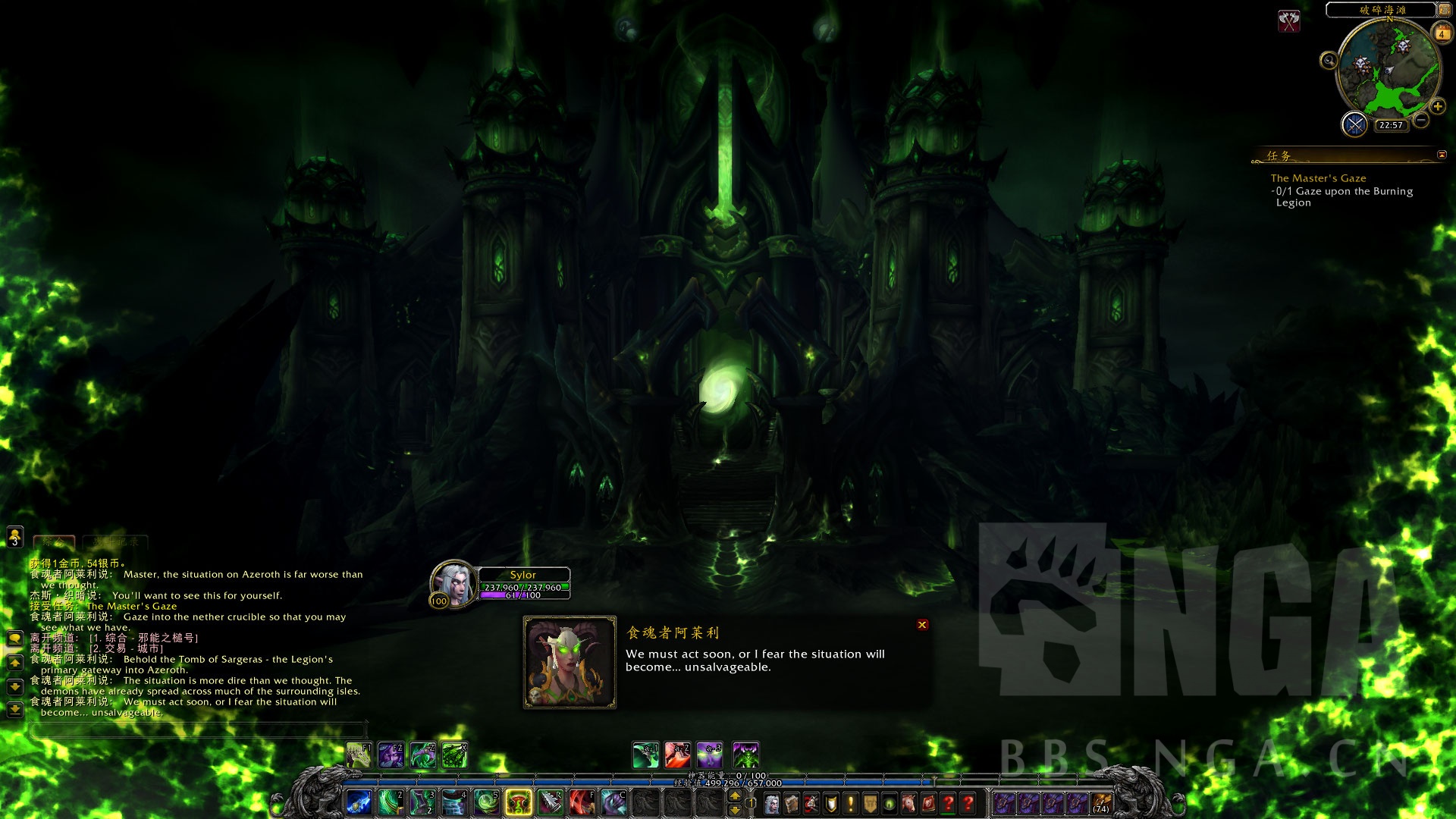This screenshot has width=1456, height=819.
Task: Open the chat menu speech bubble button
Action: tap(14, 638)
